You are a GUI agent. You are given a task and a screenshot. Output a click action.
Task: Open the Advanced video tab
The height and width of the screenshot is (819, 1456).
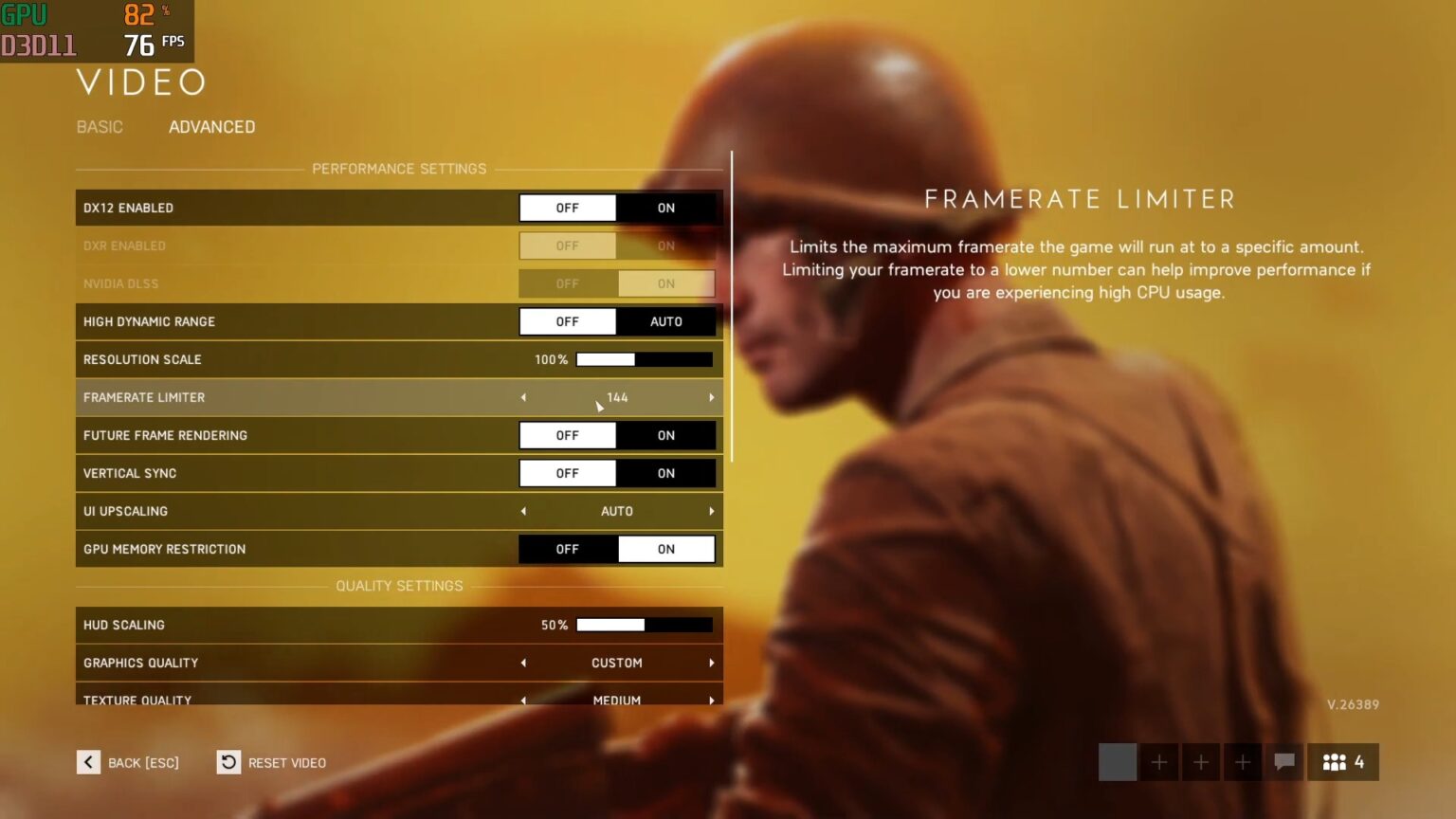click(211, 127)
